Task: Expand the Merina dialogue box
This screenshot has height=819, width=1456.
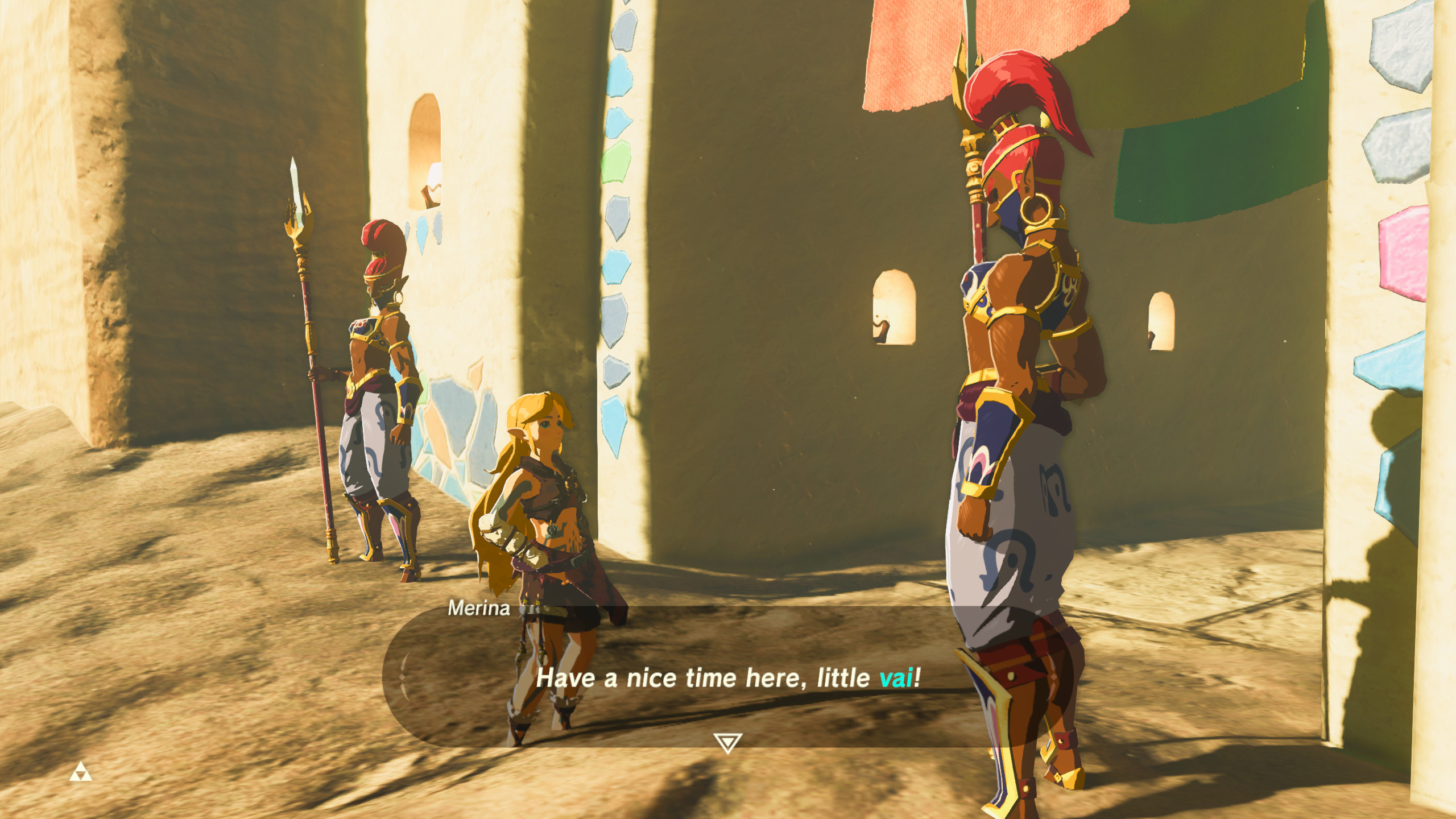Action: pos(728,677)
